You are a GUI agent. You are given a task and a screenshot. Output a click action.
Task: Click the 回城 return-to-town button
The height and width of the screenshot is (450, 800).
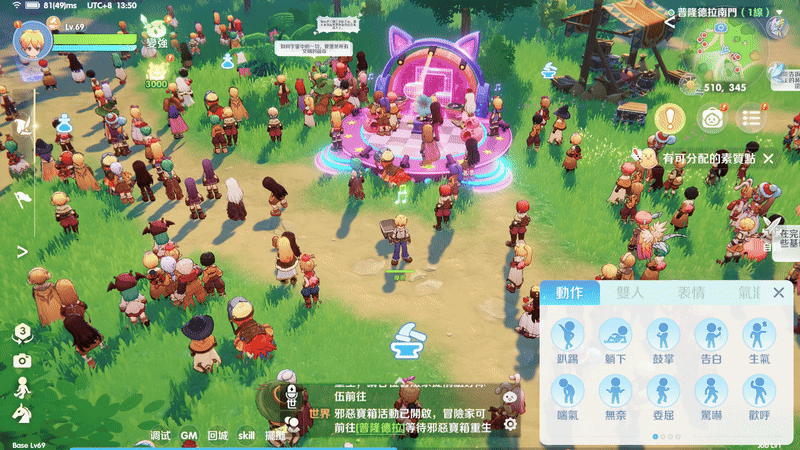click(217, 436)
